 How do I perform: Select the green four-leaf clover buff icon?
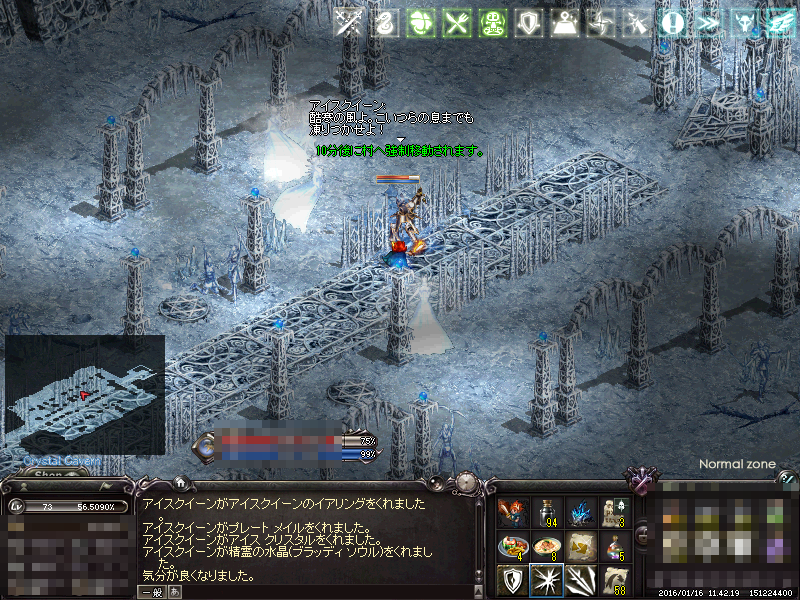tap(421, 23)
